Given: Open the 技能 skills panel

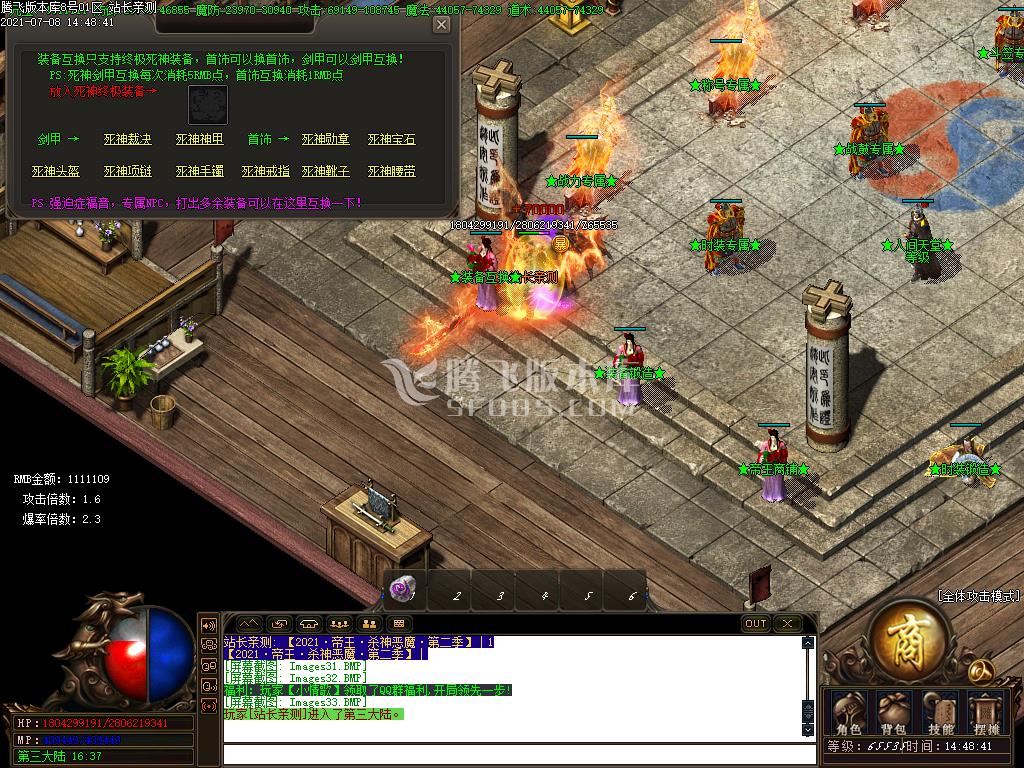Looking at the screenshot, I should (x=941, y=714).
